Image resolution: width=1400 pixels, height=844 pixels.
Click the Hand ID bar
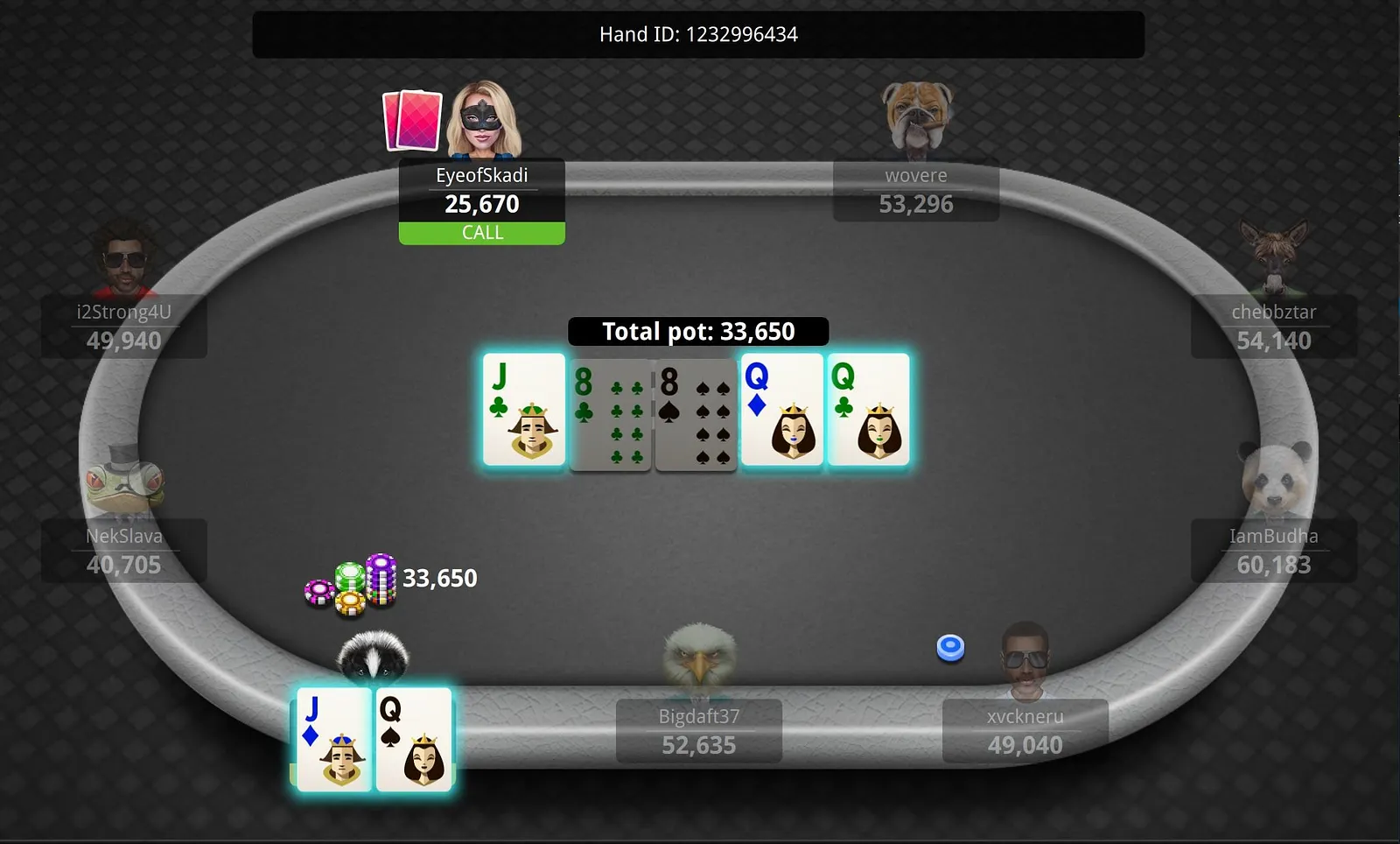pos(698,35)
